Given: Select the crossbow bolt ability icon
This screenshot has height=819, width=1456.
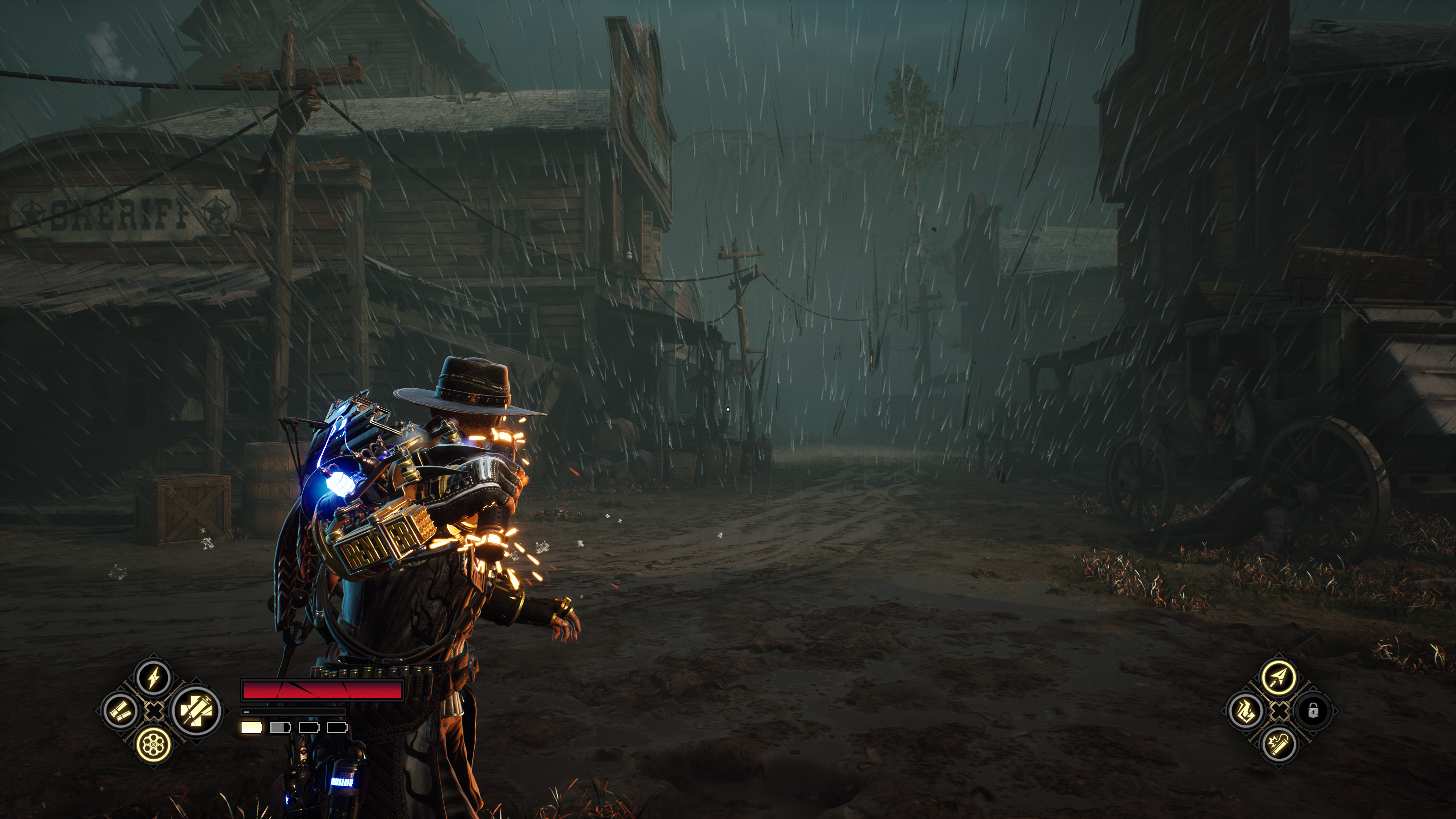Looking at the screenshot, I should click(x=1279, y=676).
